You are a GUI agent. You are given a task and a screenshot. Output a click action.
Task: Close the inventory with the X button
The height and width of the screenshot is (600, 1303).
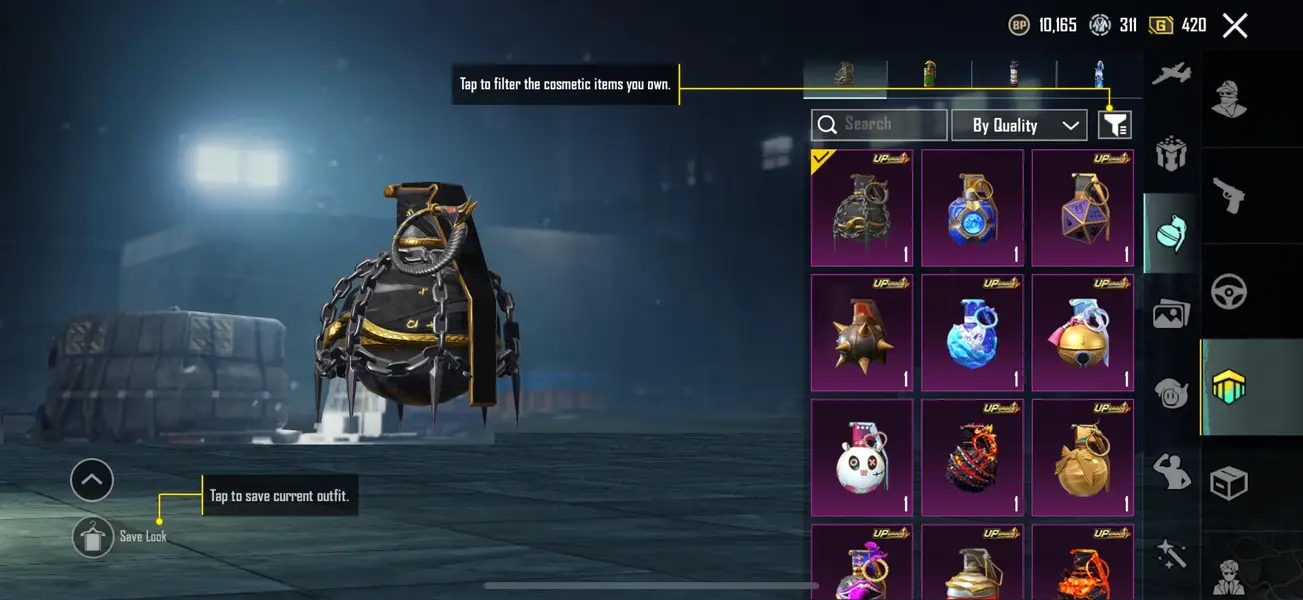[x=1235, y=26]
